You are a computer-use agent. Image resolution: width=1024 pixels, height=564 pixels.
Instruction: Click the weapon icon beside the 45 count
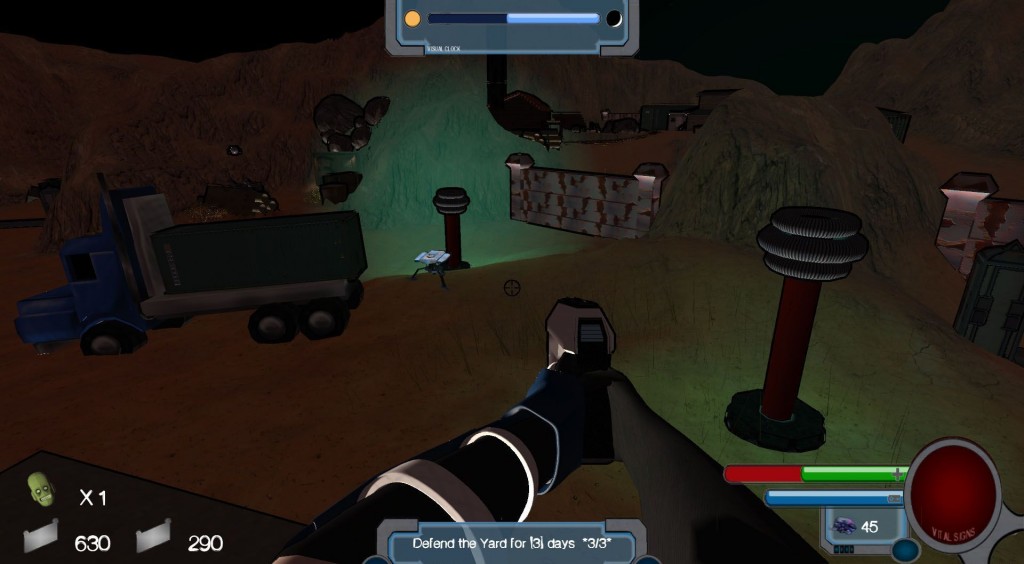(842, 526)
